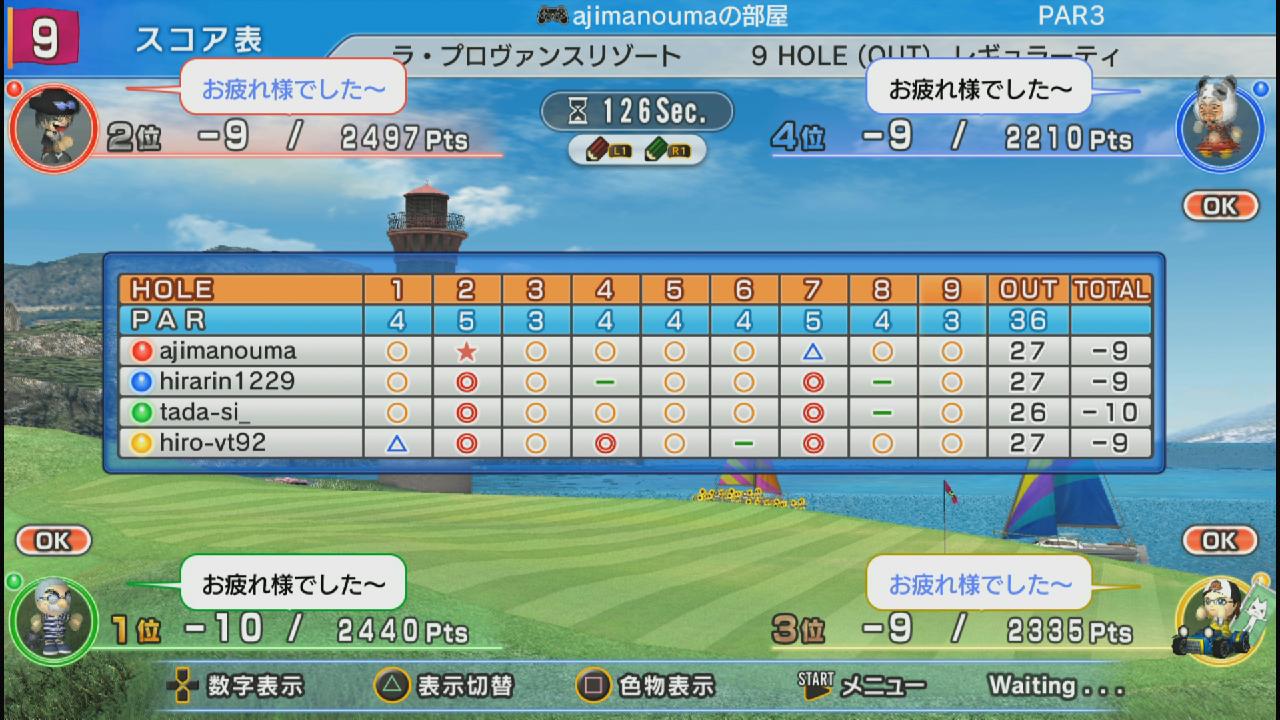The width and height of the screenshot is (1280, 720).
Task: Select the 4位 player's blue-ringed avatar
Action: (1220, 124)
